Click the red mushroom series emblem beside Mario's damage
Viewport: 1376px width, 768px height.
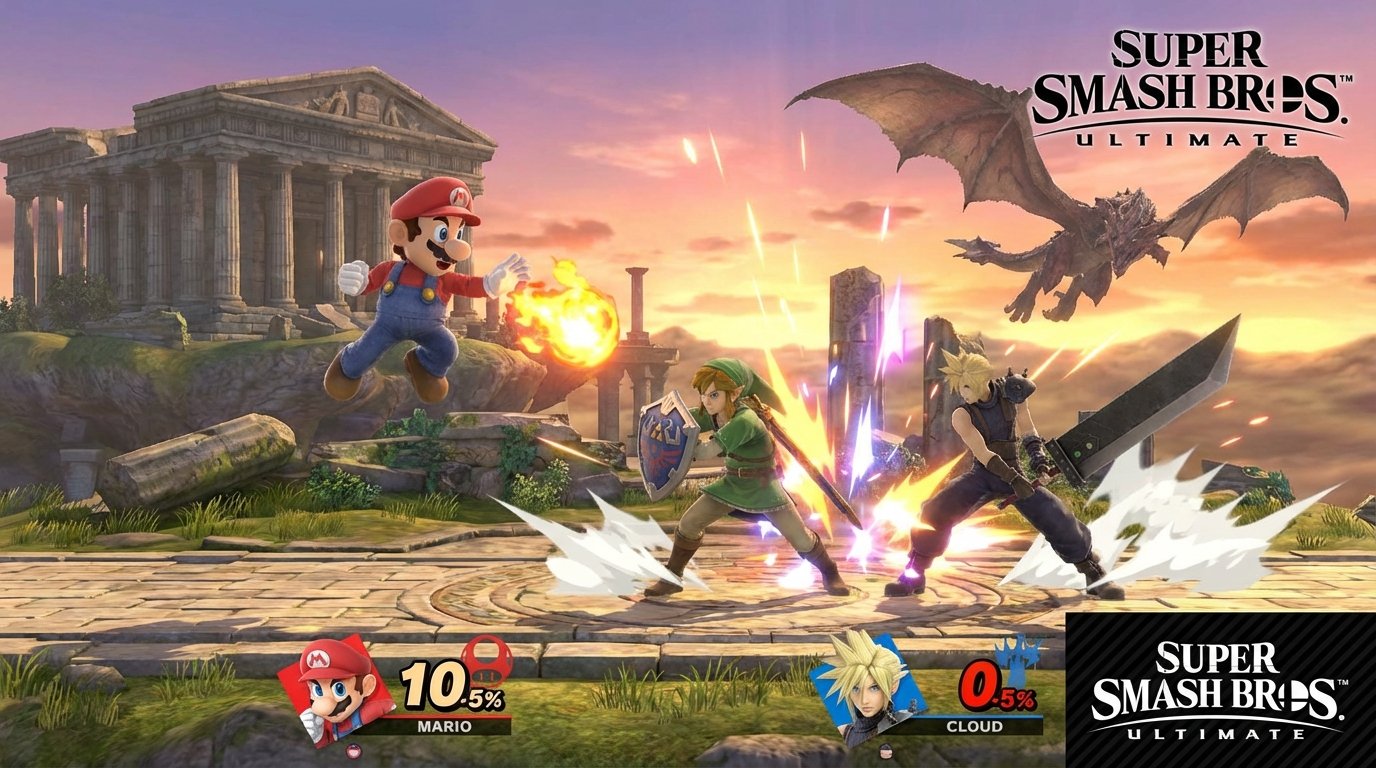tap(485, 661)
